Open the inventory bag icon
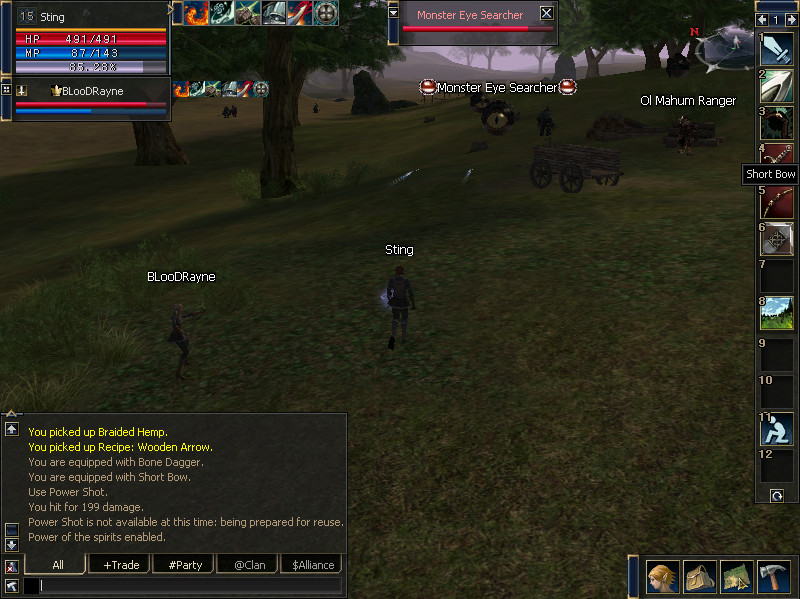 click(700, 577)
